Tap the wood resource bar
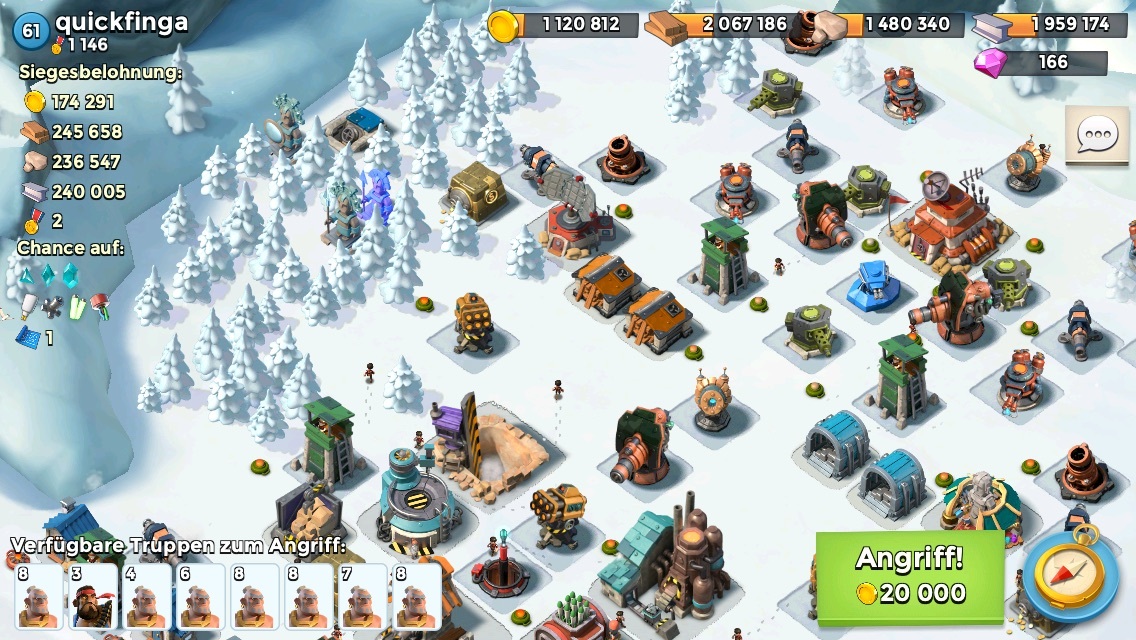The height and width of the screenshot is (640, 1136). point(722,24)
